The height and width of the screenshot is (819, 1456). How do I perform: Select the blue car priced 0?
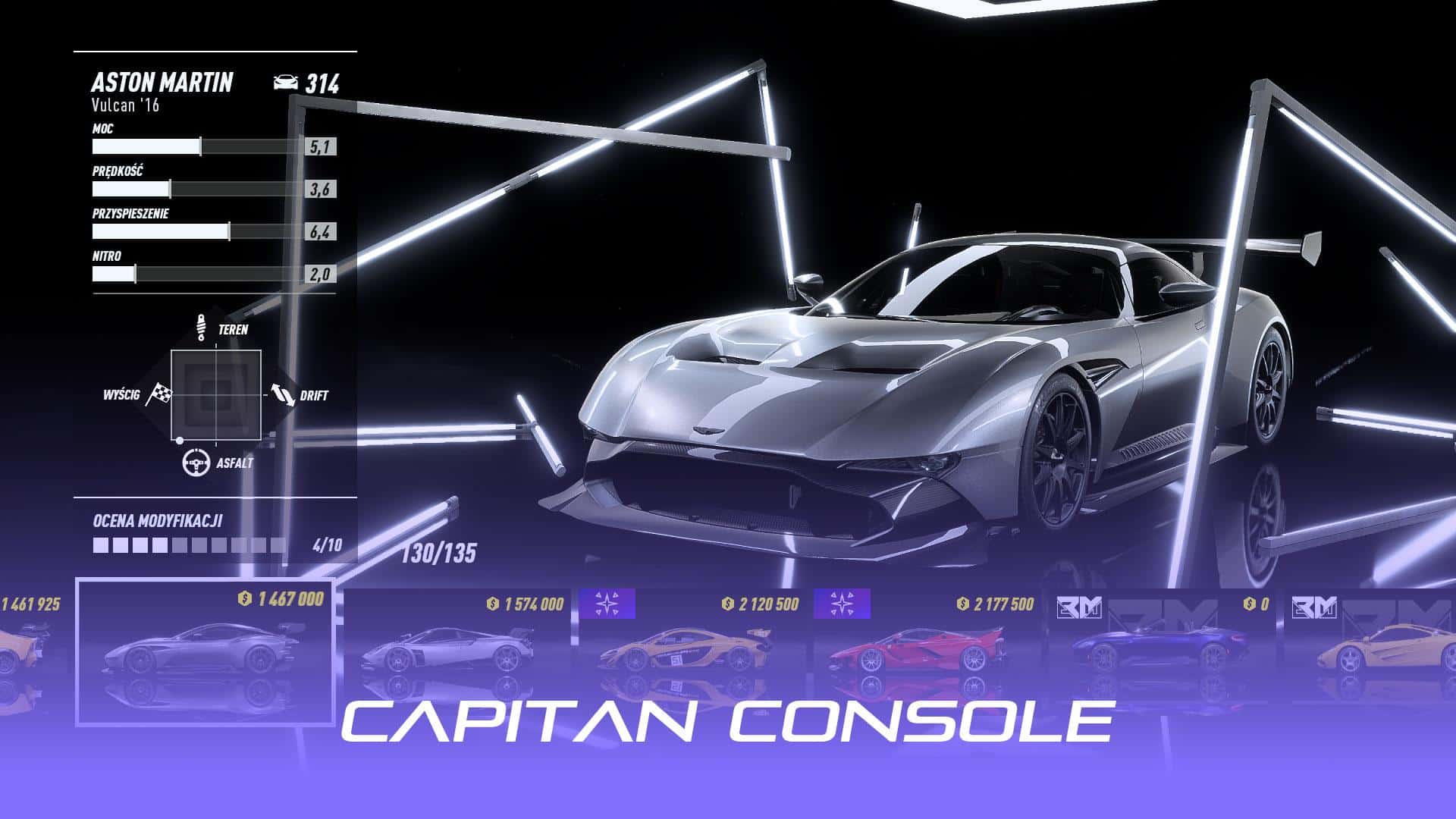click(1162, 648)
